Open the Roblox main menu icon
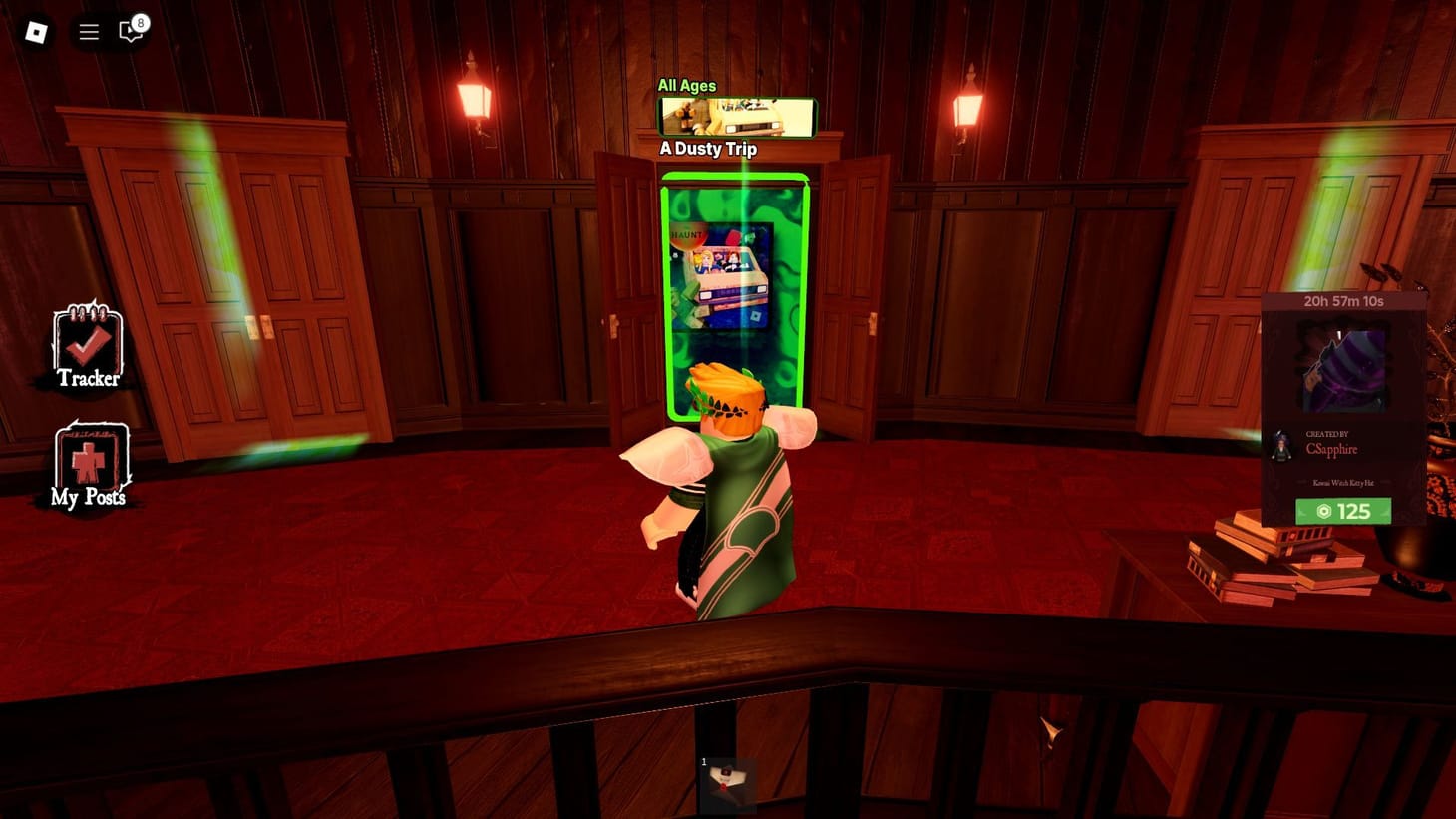This screenshot has width=1456, height=819. (35, 31)
